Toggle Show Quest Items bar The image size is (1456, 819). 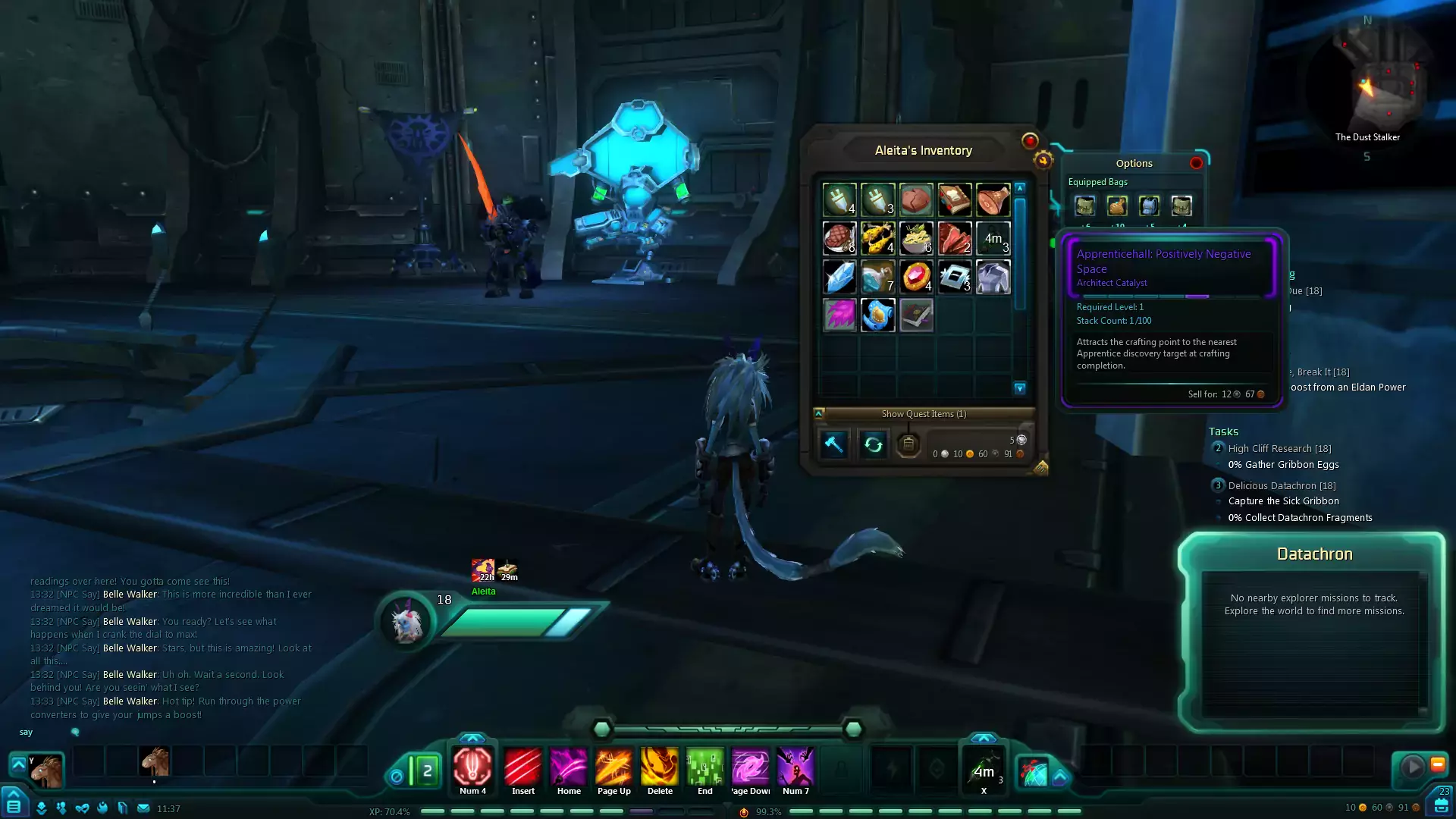[923, 414]
